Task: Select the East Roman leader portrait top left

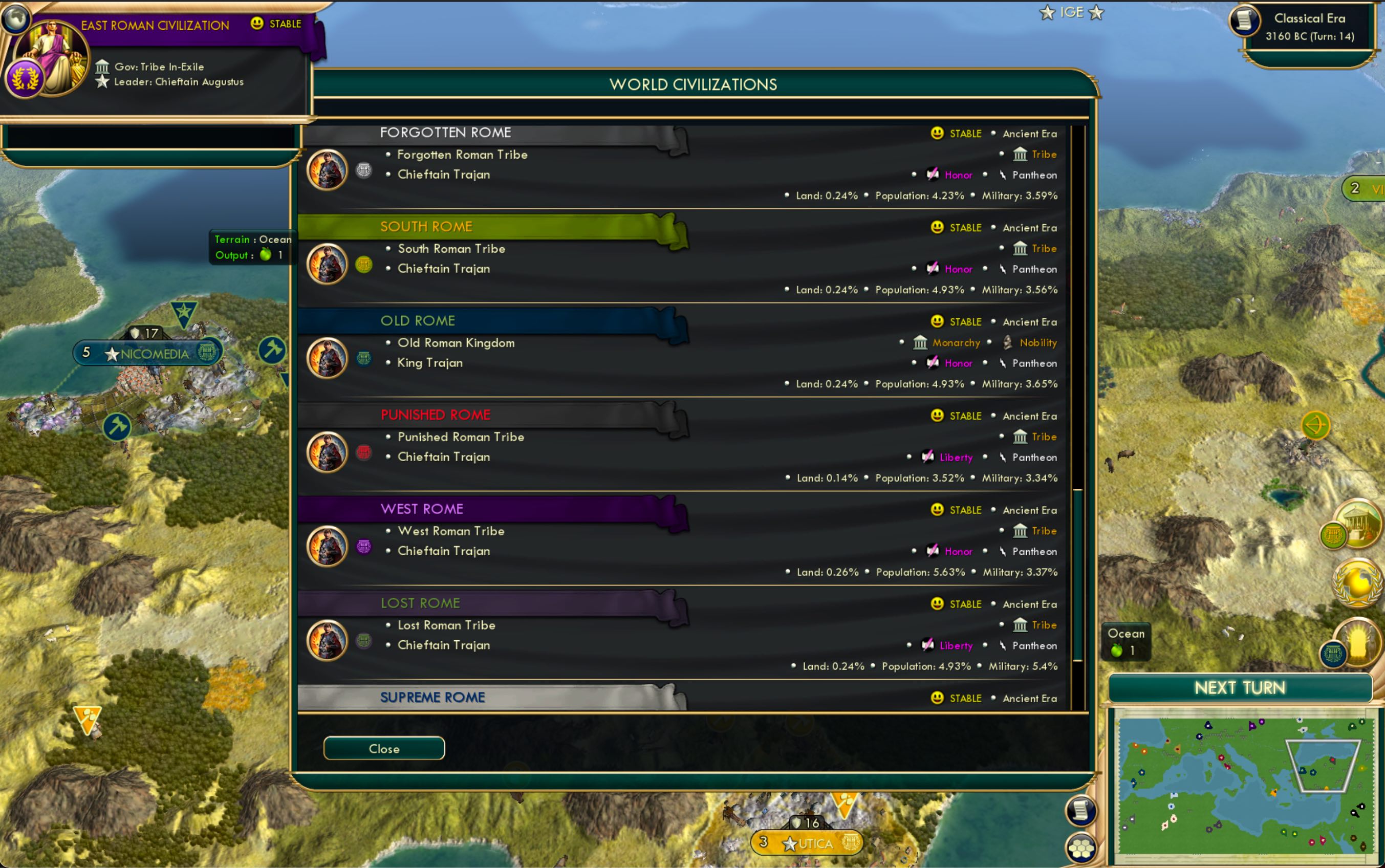Action: 53,55
